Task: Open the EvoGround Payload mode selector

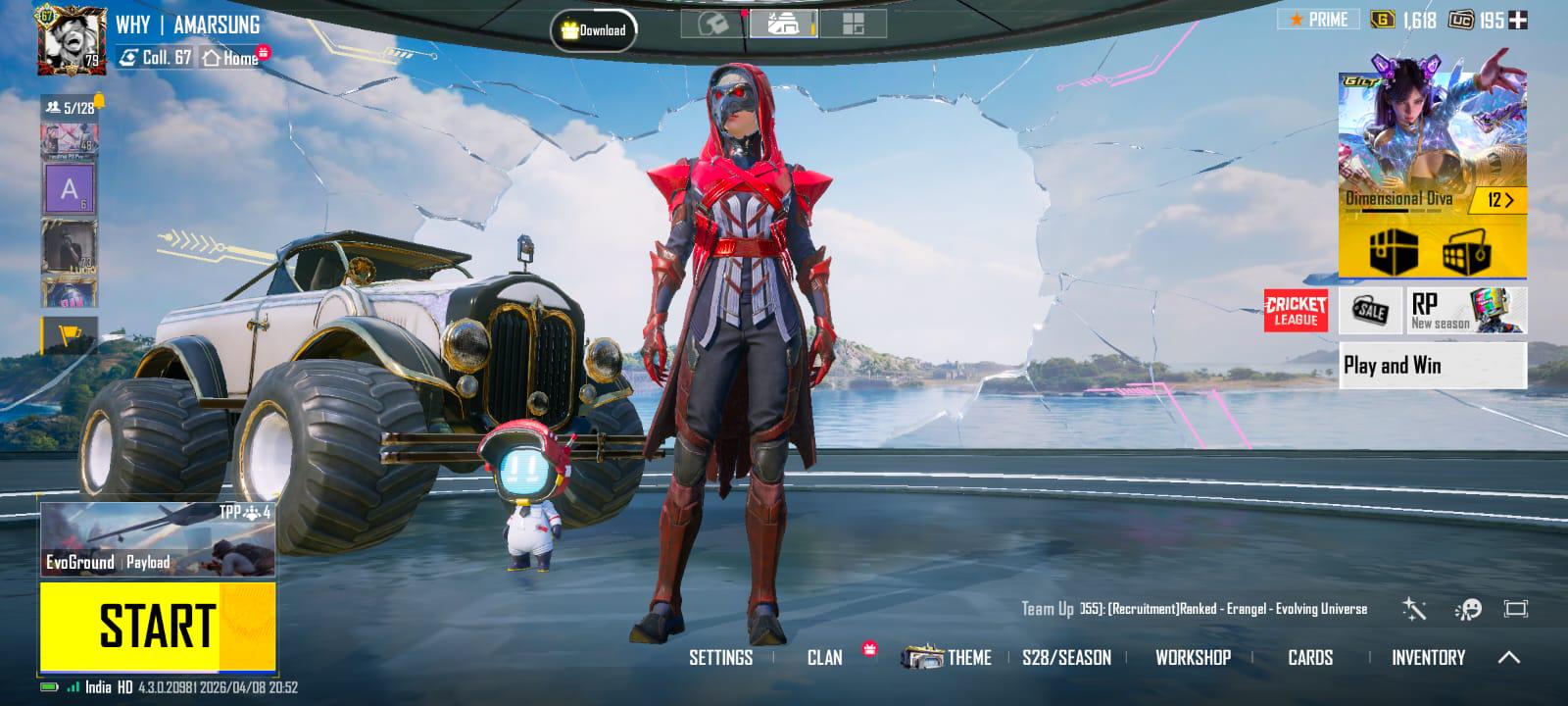Action: [x=157, y=539]
